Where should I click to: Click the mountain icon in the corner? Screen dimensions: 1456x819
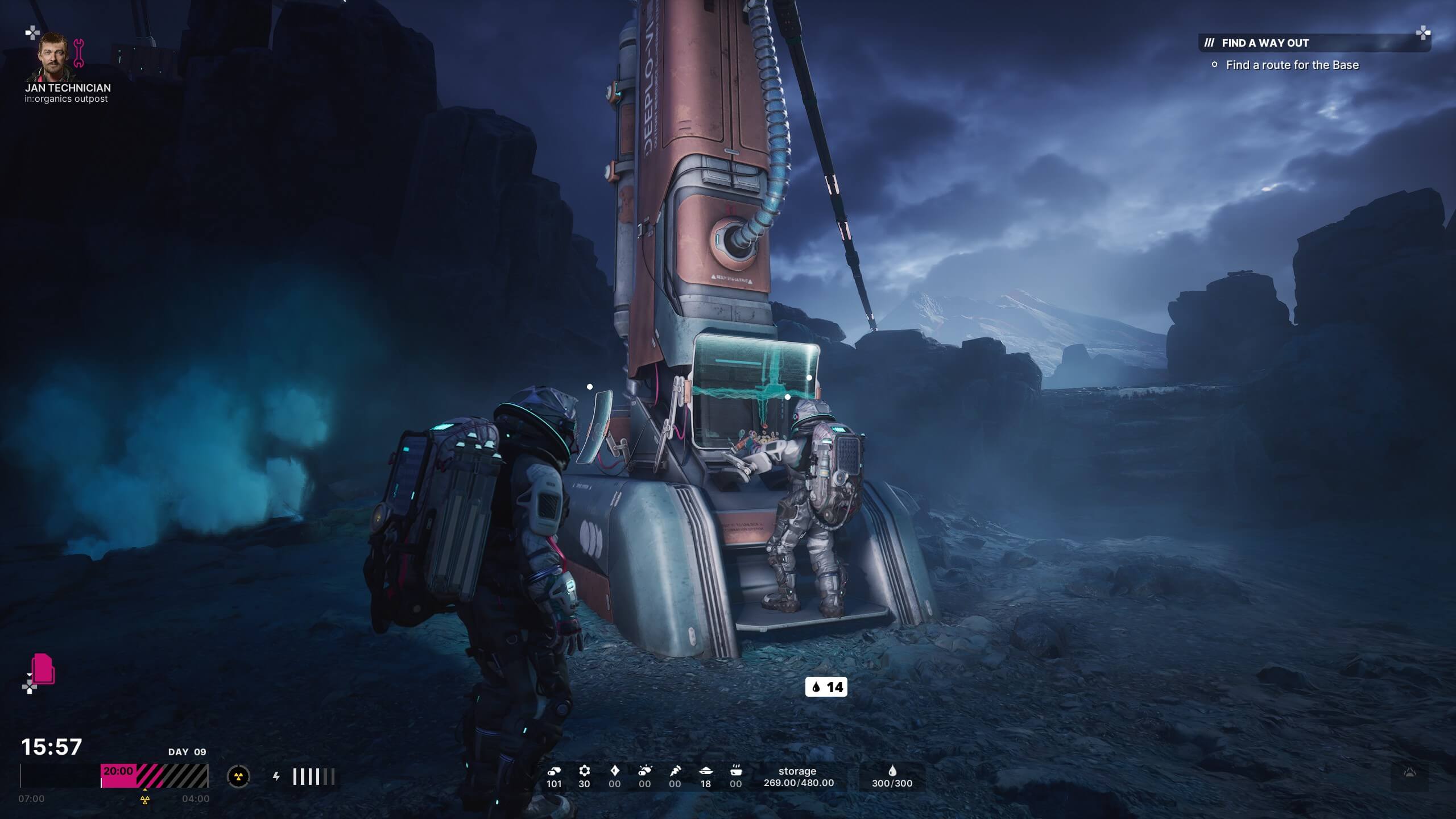pos(1409,773)
